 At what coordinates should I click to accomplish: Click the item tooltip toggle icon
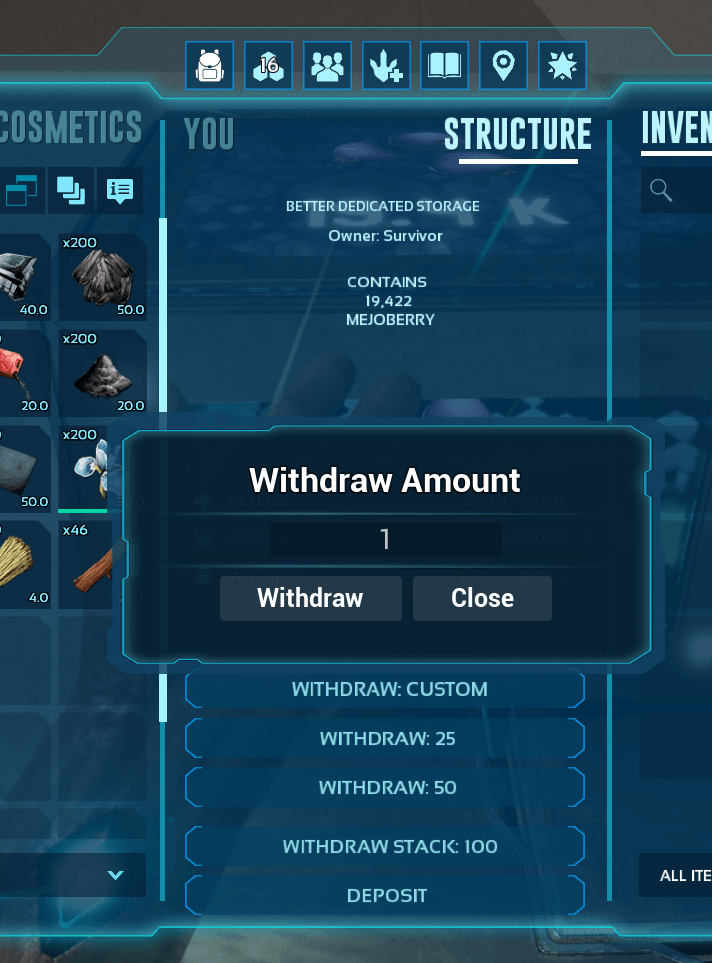point(119,189)
